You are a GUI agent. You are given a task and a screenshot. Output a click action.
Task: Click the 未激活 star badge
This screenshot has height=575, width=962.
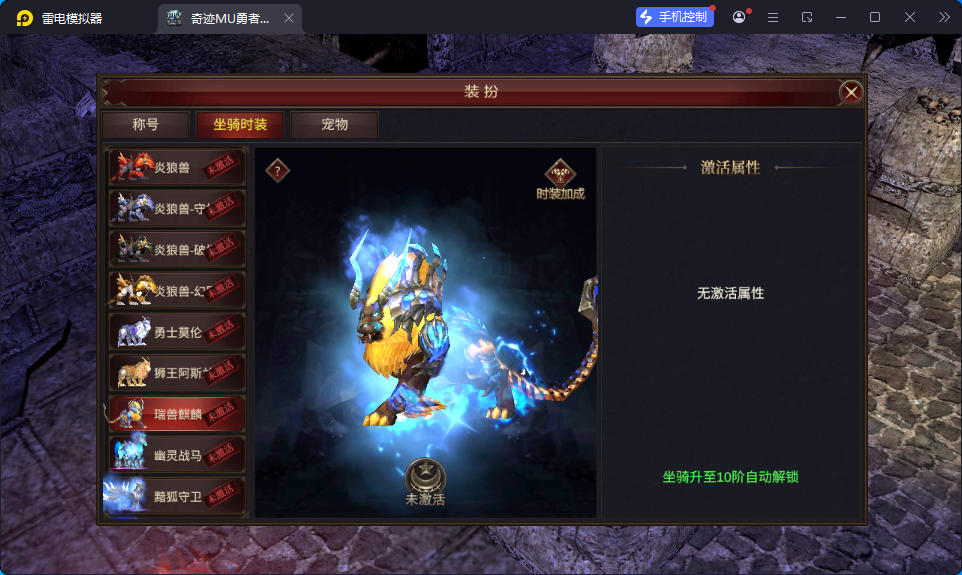[425, 477]
